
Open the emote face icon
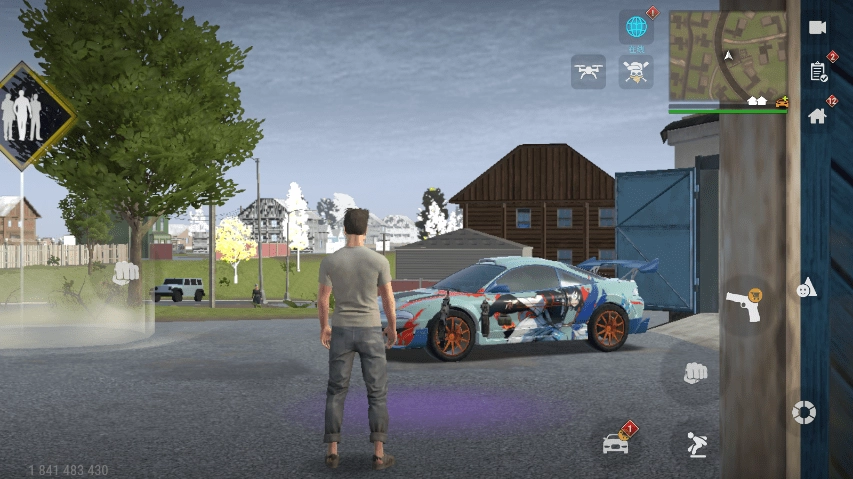pos(805,288)
